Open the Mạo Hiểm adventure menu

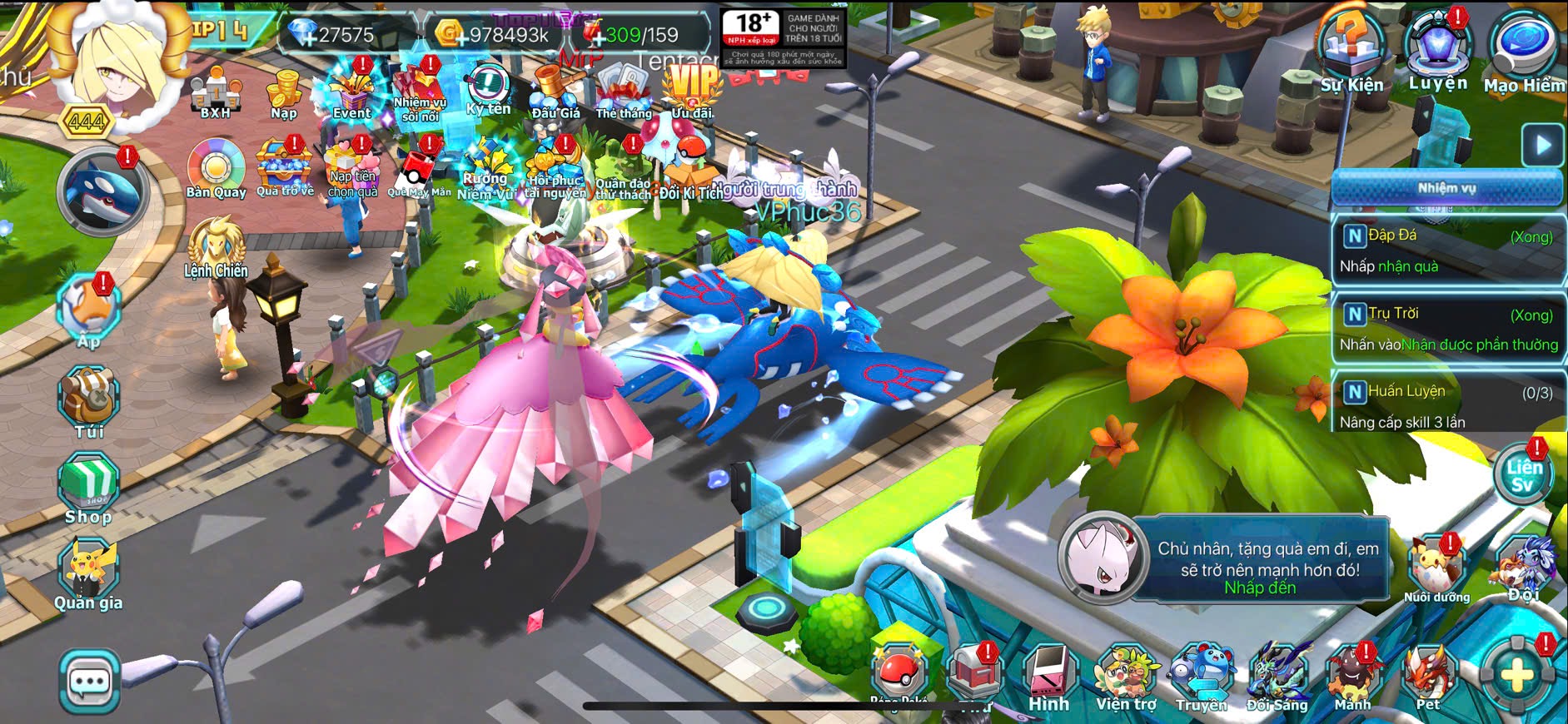pos(1523,52)
